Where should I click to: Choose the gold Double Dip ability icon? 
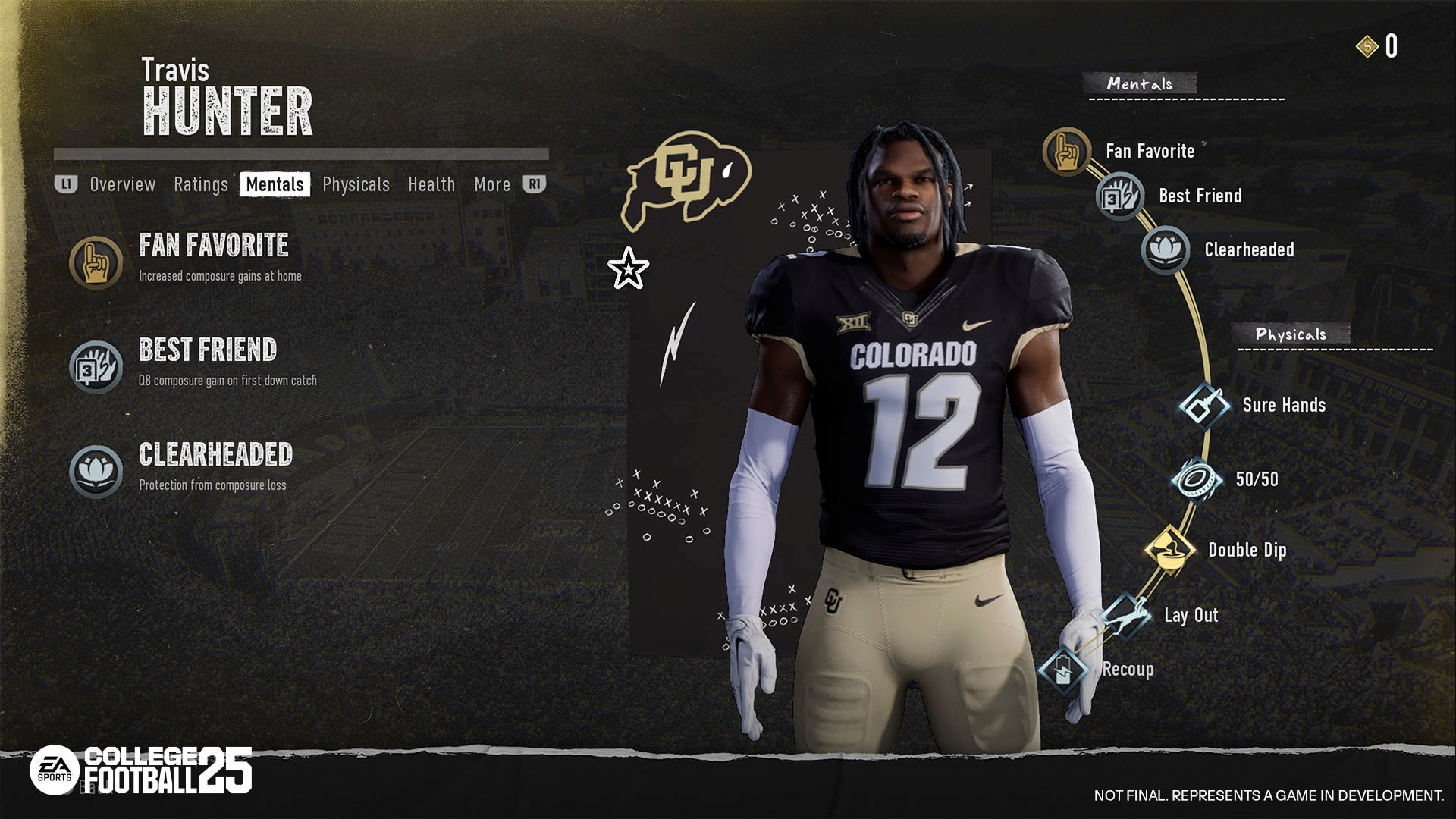coord(1169,549)
